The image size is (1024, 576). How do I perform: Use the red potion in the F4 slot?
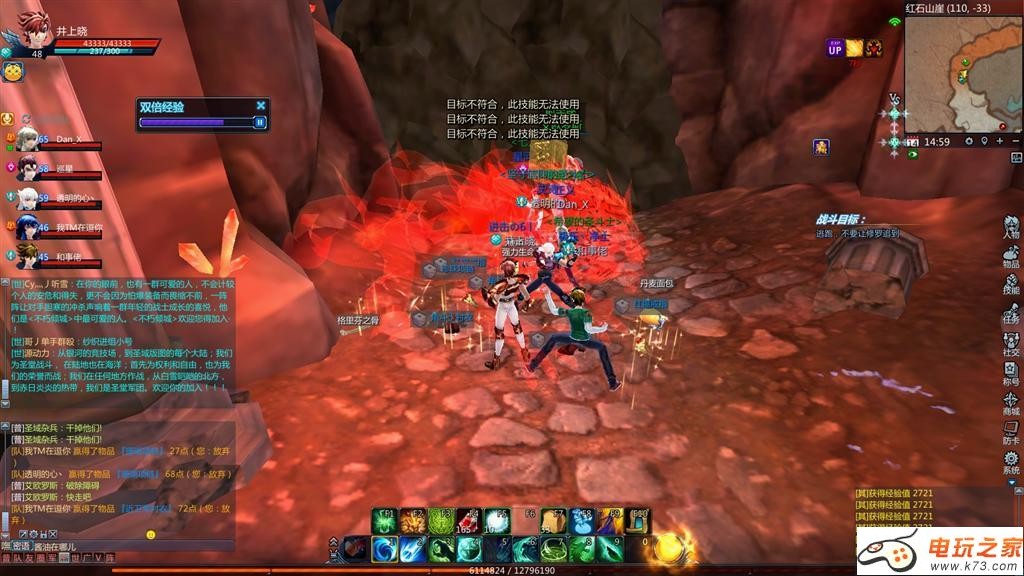tap(469, 521)
